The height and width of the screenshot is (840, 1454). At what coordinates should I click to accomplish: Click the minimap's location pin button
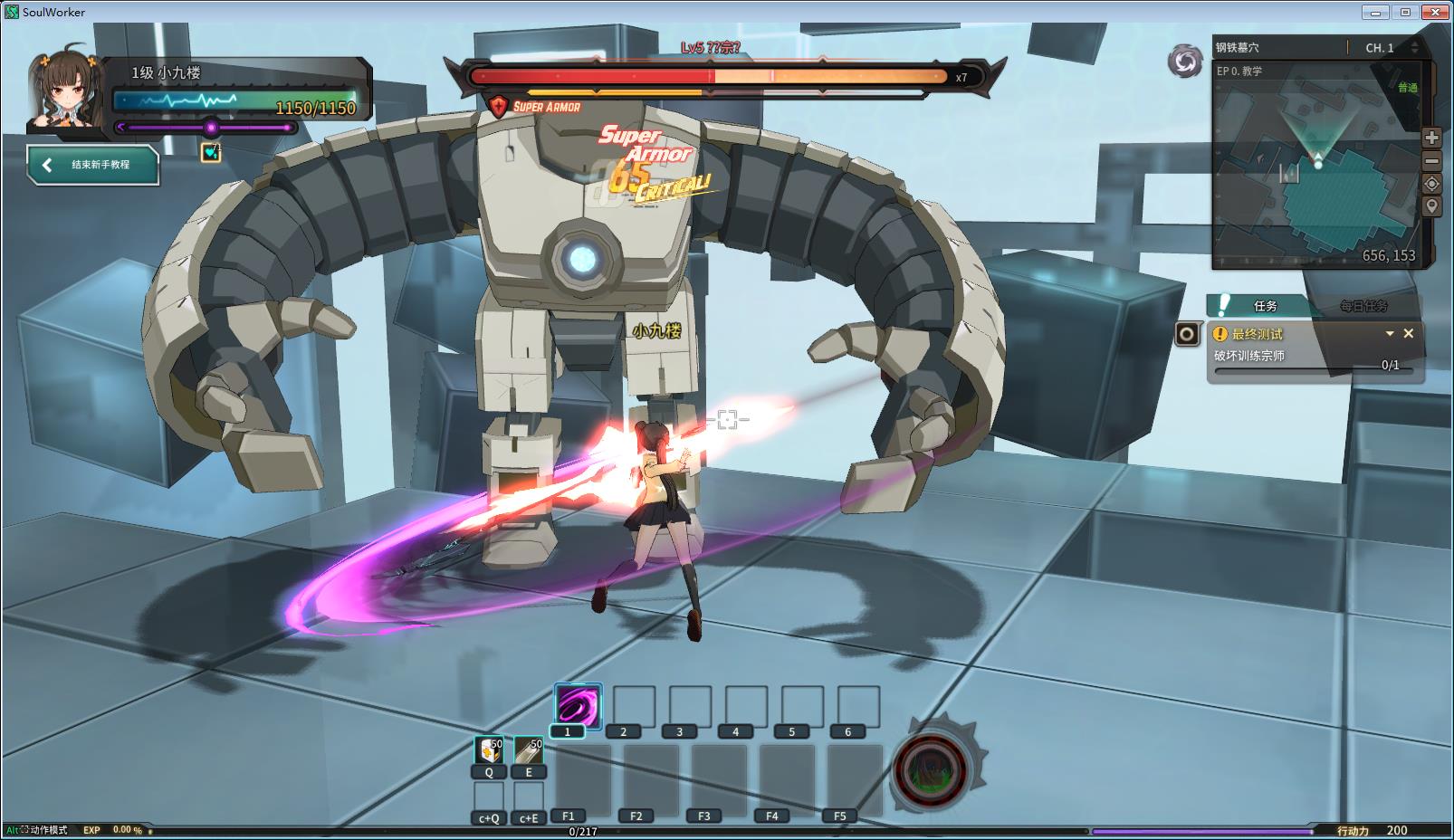coord(1431,206)
